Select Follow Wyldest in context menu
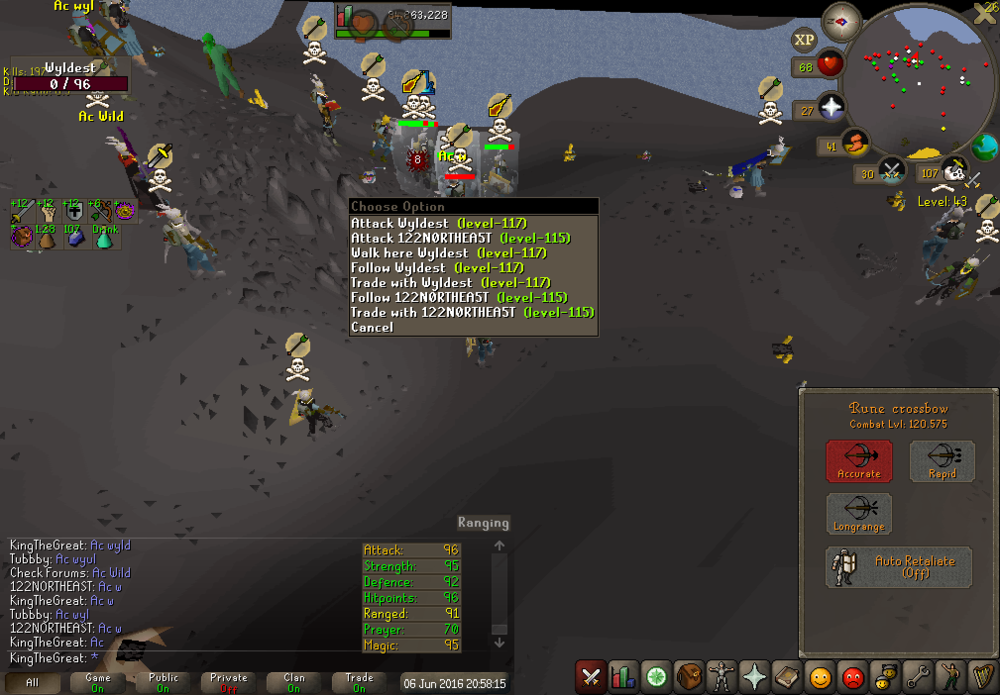 coord(437,268)
